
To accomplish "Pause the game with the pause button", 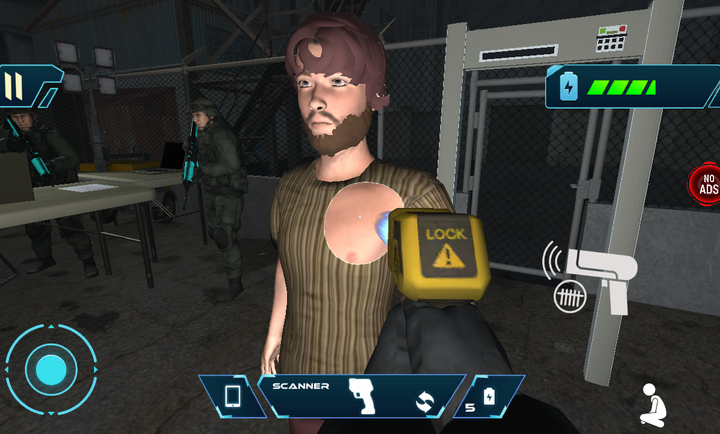I will pyautogui.click(x=14, y=86).
